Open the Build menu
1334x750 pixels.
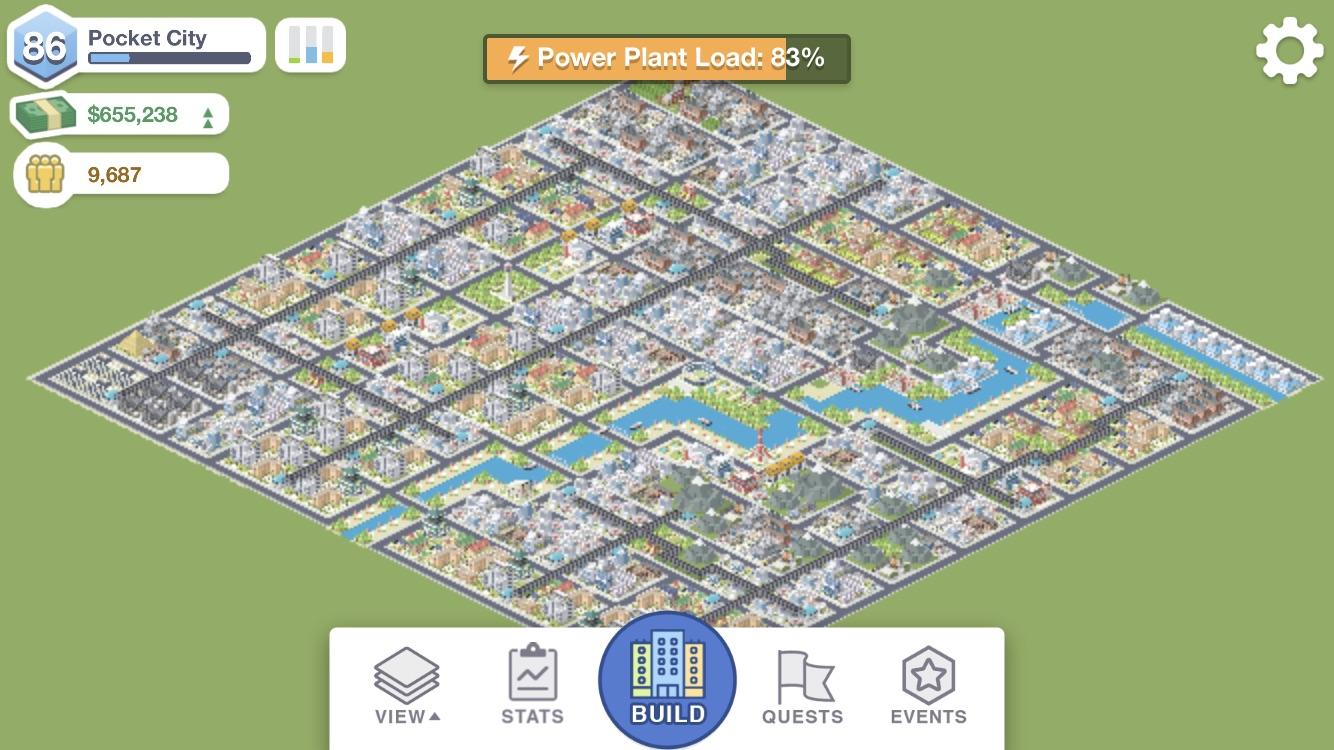(666, 680)
